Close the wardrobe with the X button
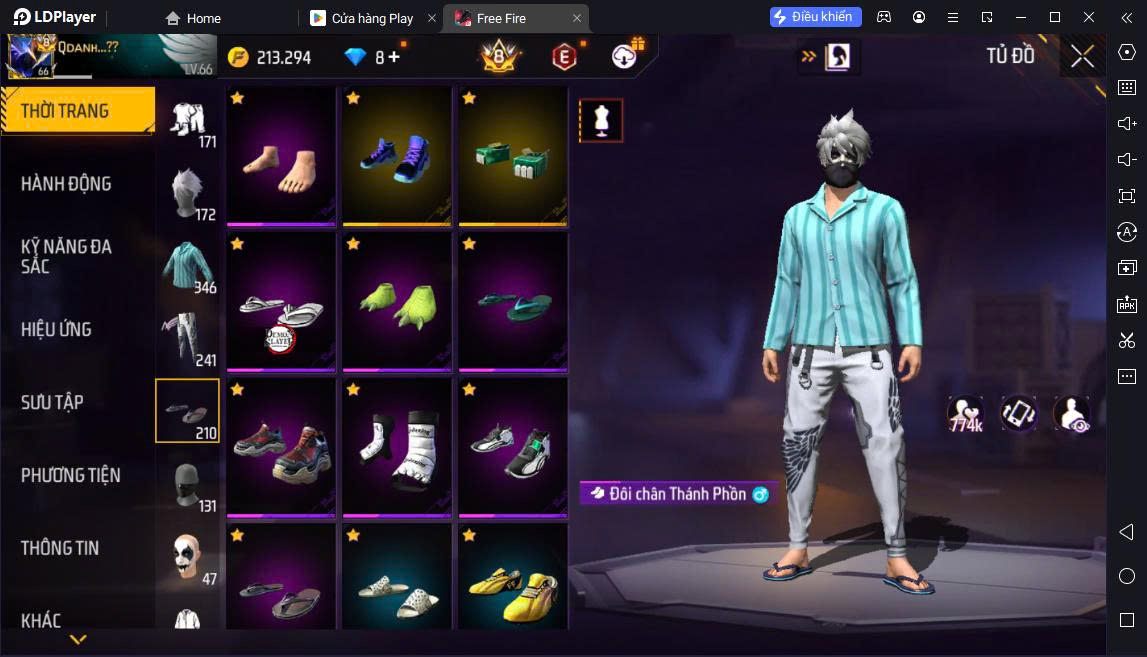This screenshot has height=657, width=1147. [1082, 57]
